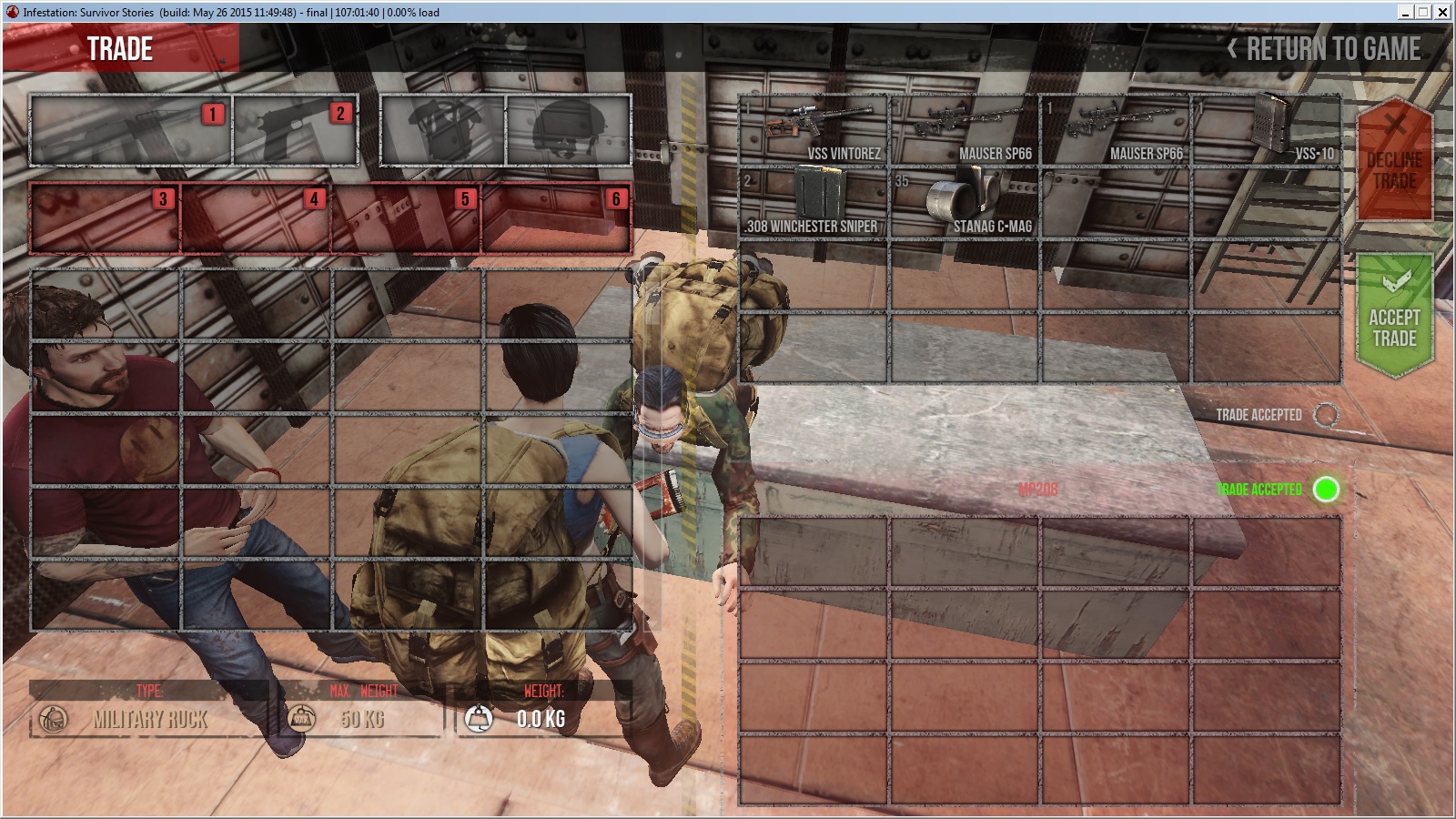Select primary weapon slot 1
Screen dimensions: 1456x819
click(x=130, y=129)
